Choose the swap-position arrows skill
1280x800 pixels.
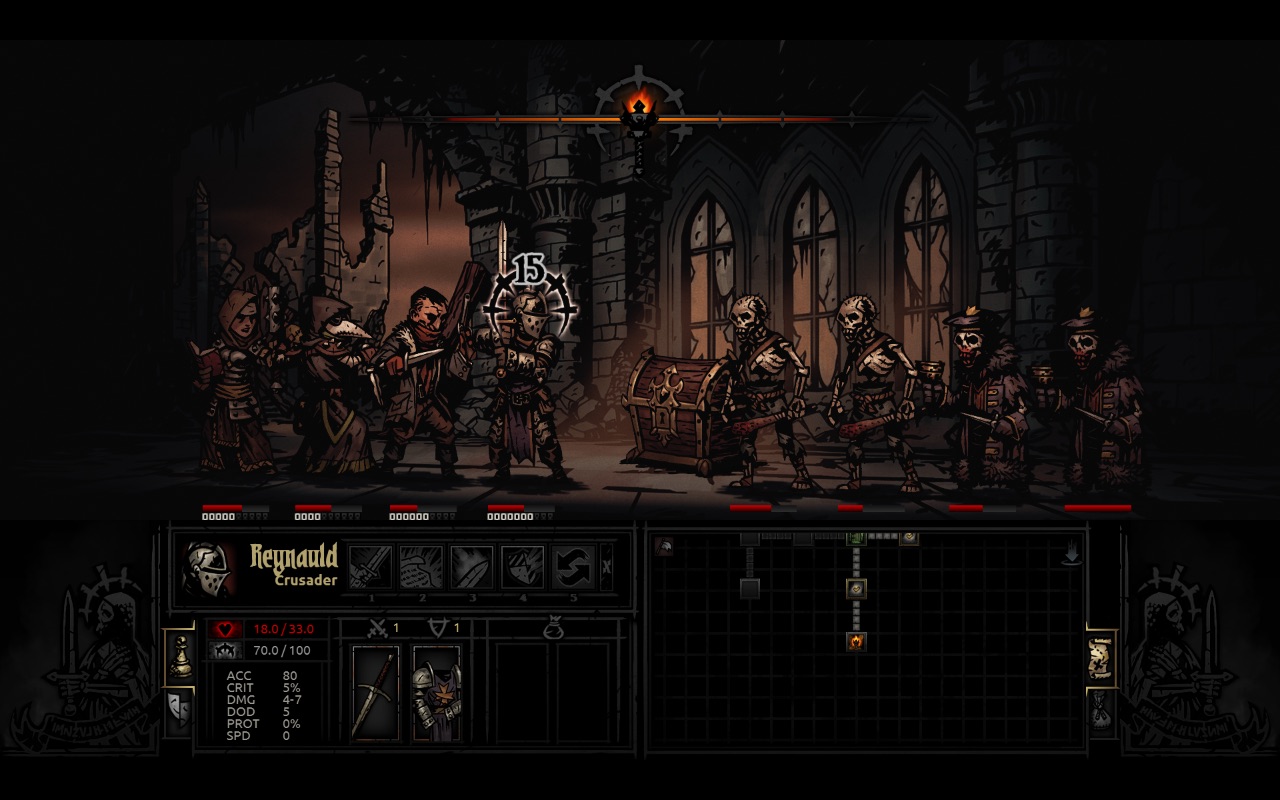tap(575, 568)
